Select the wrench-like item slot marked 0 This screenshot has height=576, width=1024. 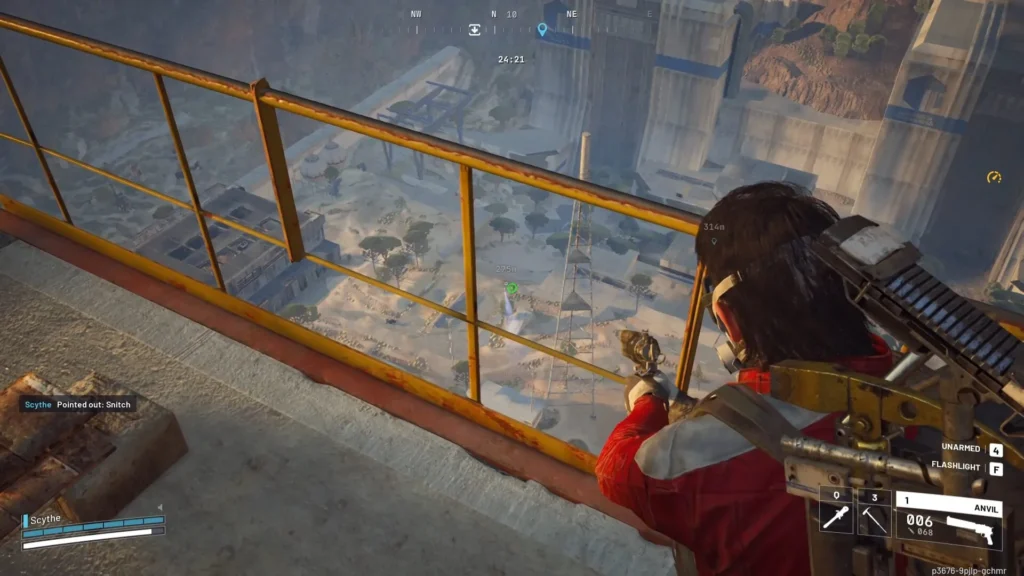[x=836, y=513]
